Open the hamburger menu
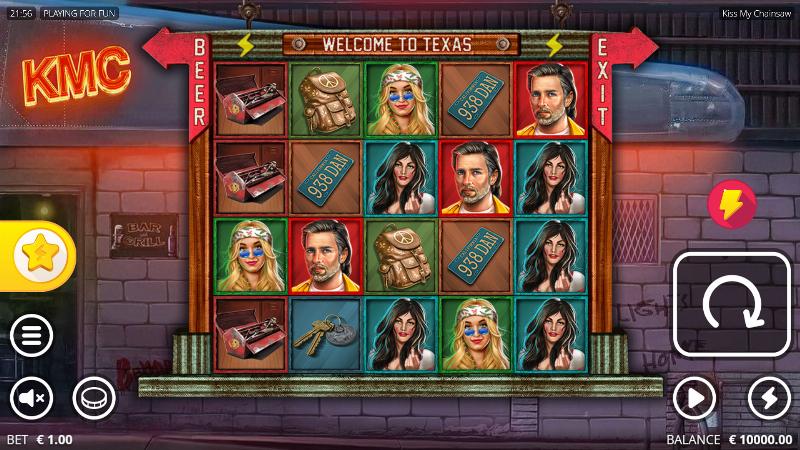The height and width of the screenshot is (450, 800). (x=32, y=336)
